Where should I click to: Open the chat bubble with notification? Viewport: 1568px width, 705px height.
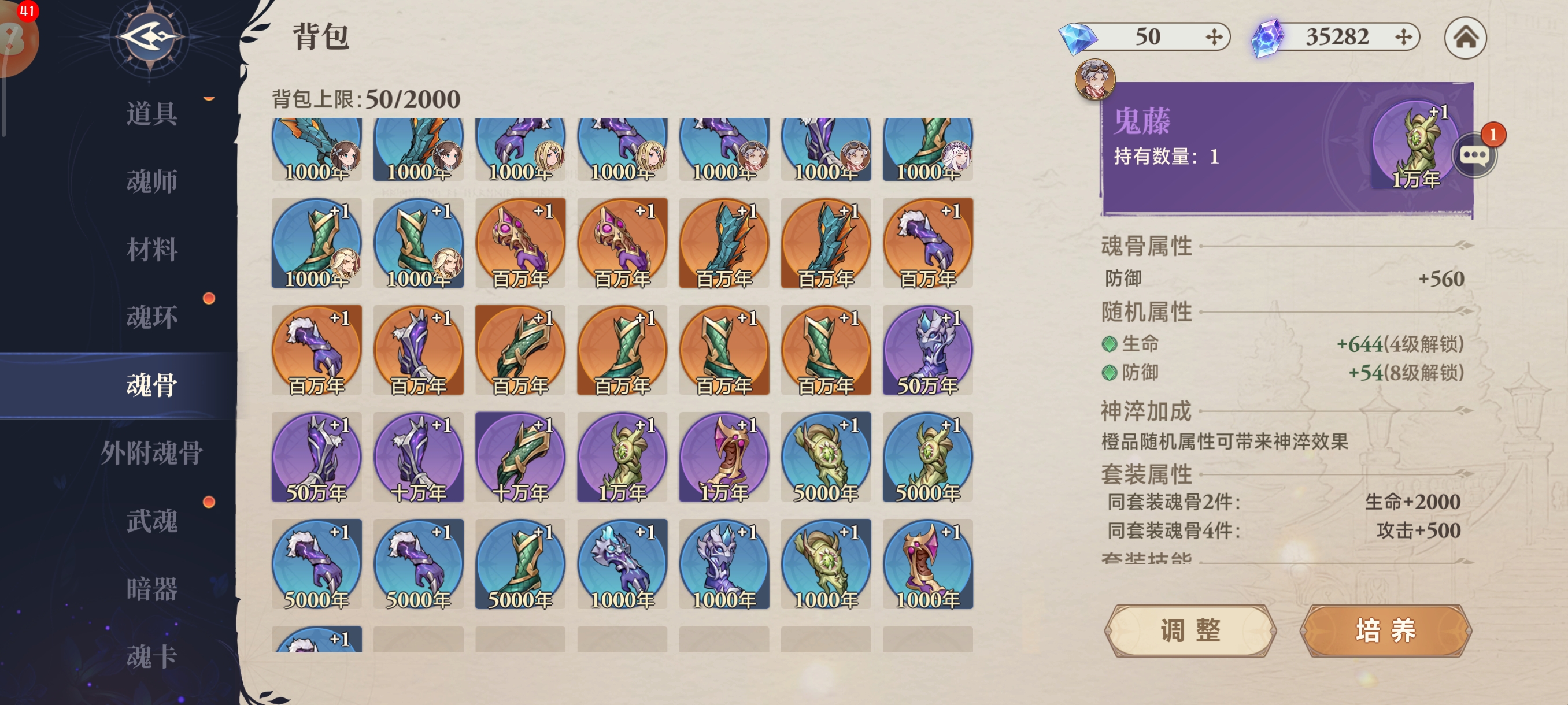[x=1475, y=155]
